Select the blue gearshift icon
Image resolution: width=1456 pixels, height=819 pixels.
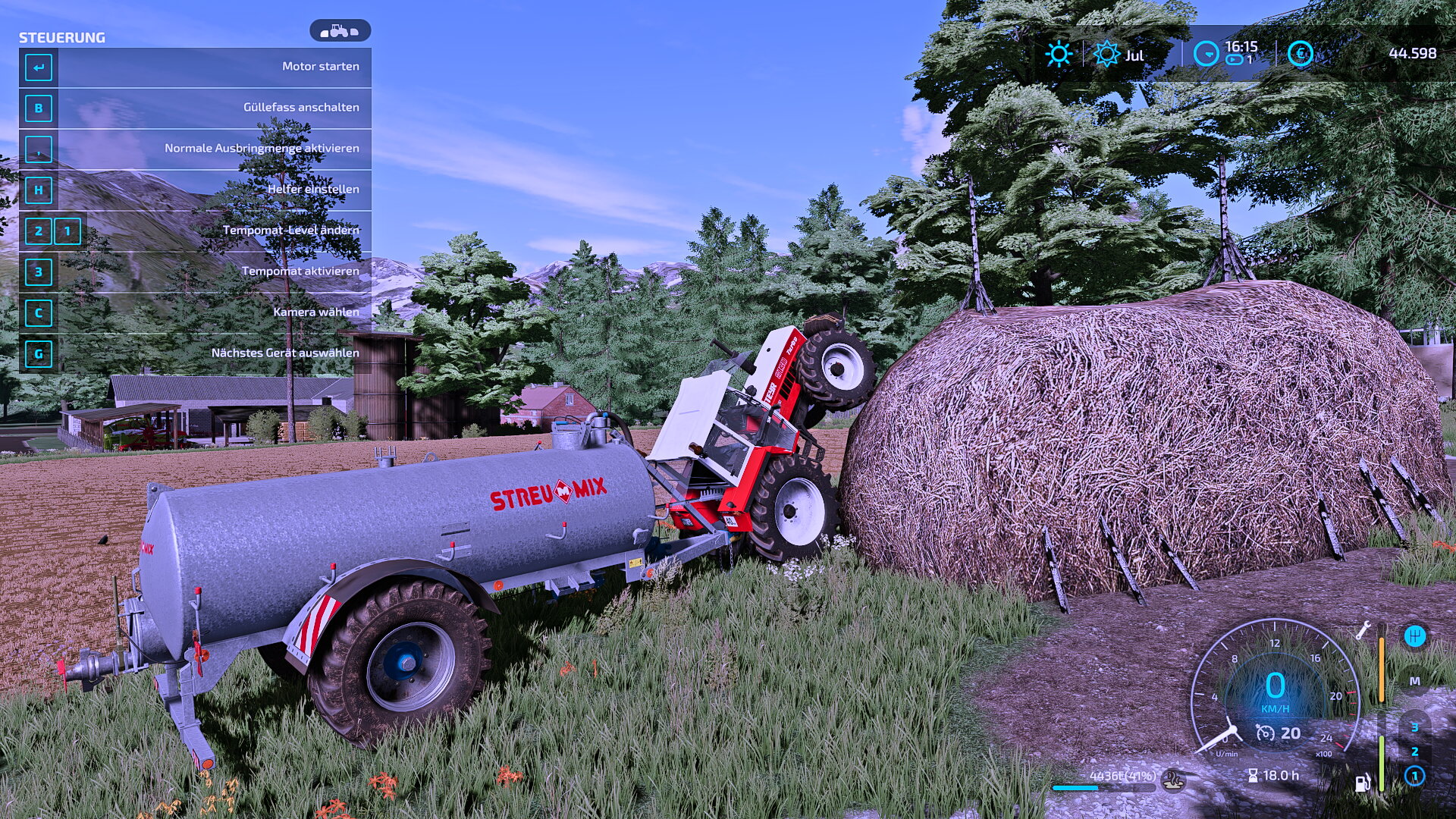(x=1414, y=636)
